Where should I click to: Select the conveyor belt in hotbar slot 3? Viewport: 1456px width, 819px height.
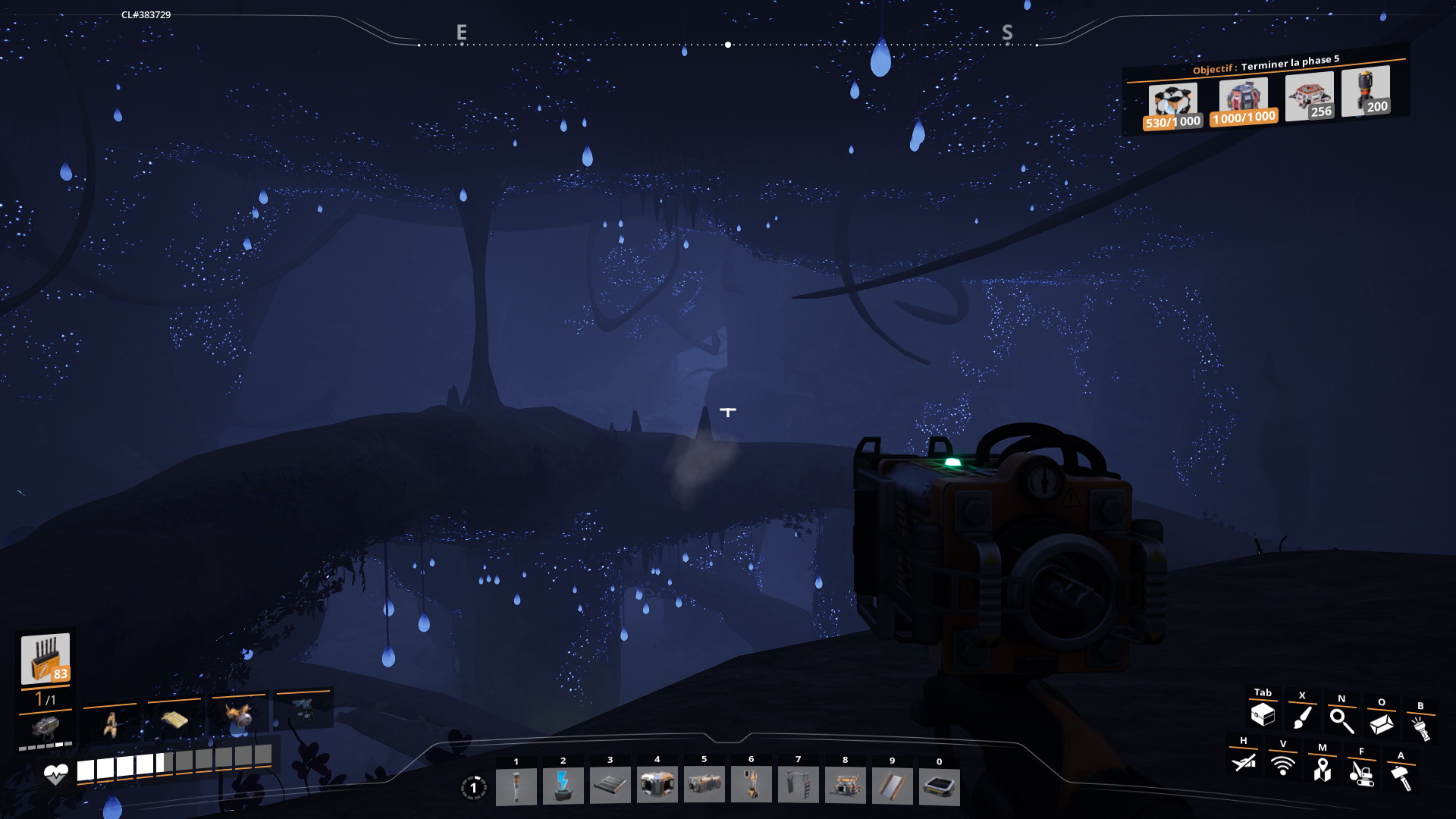point(610,786)
